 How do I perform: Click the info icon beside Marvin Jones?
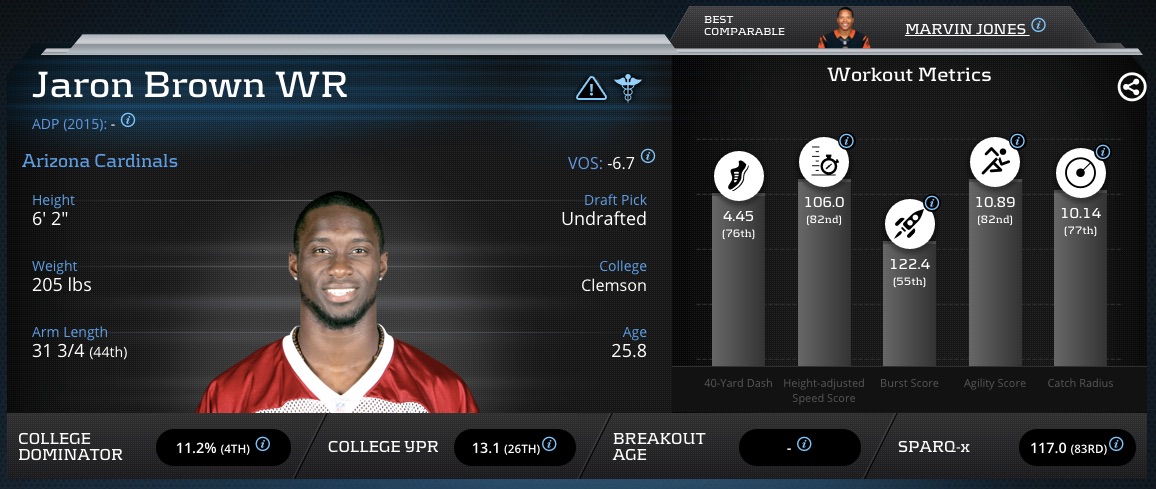coord(1038,25)
